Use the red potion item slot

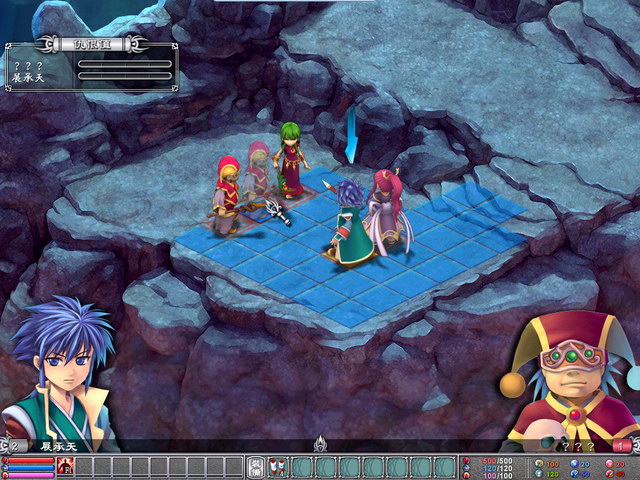click(x=277, y=466)
